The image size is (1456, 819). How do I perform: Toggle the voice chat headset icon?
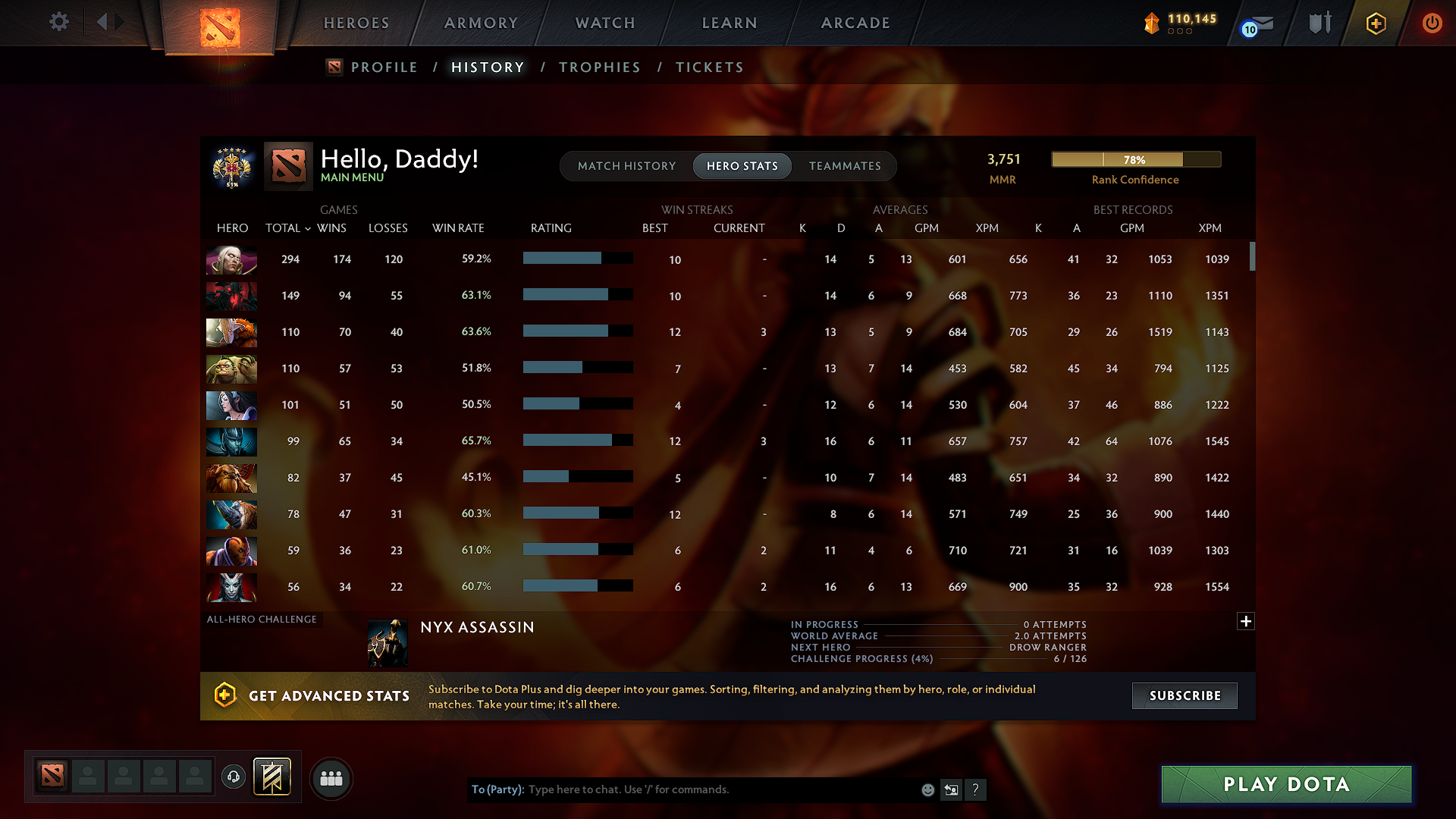point(233,776)
